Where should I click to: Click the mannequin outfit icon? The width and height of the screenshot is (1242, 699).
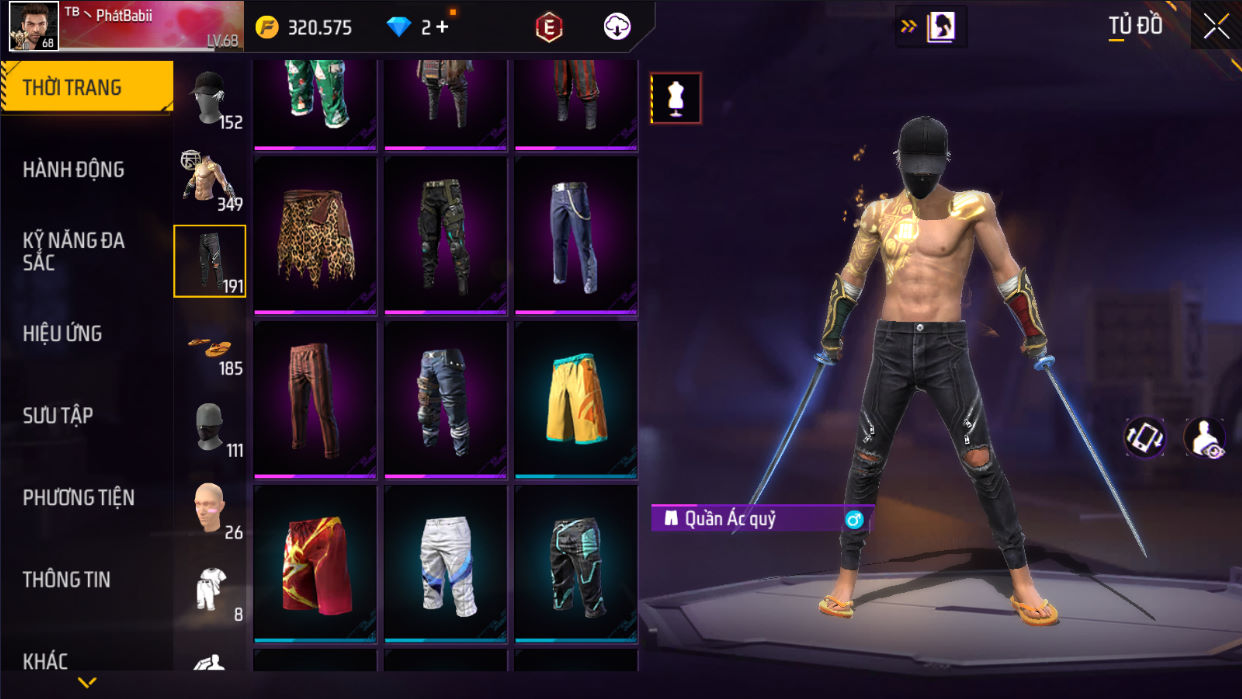[x=676, y=99]
